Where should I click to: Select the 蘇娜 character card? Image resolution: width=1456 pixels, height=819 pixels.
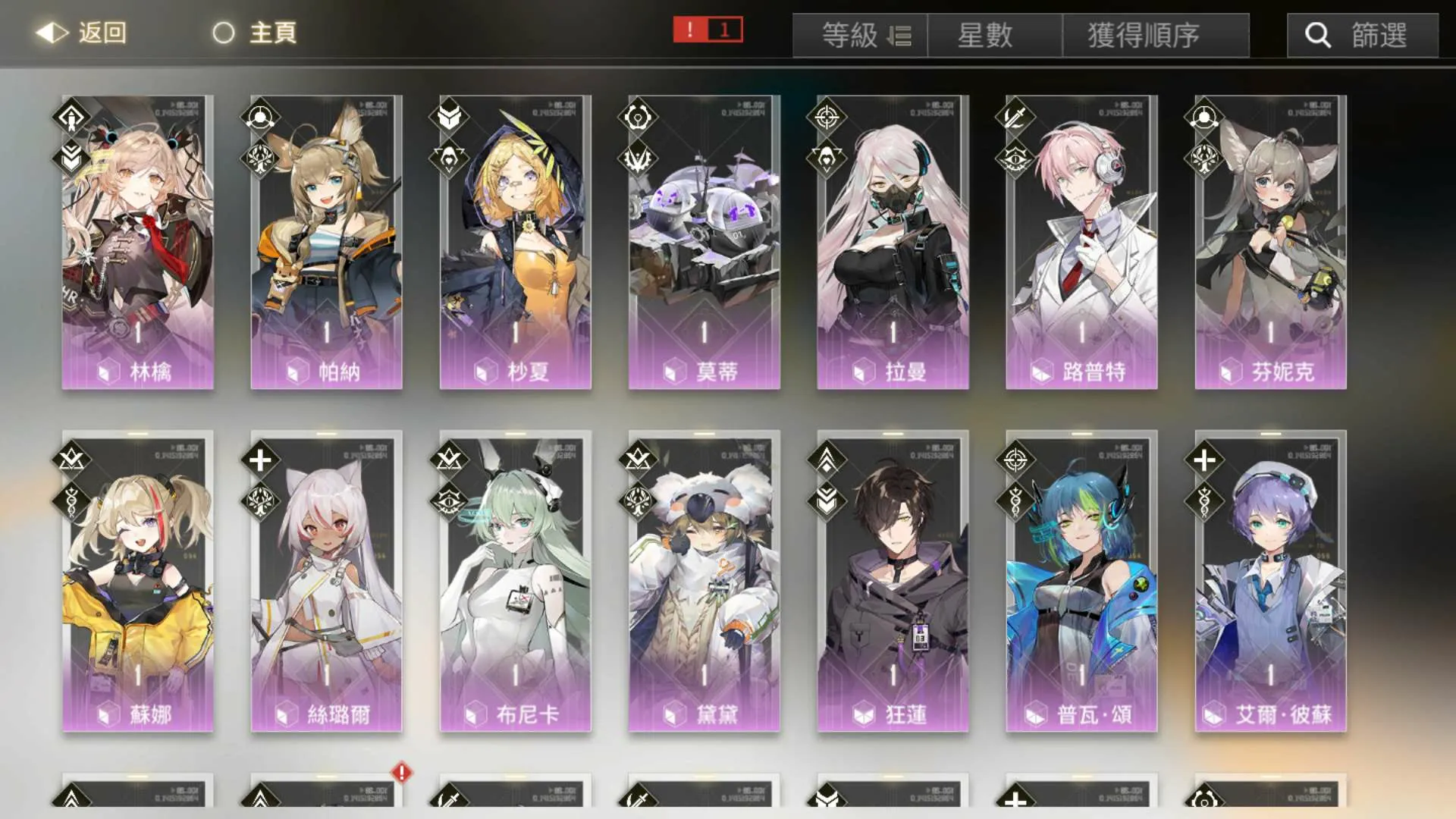(137, 584)
